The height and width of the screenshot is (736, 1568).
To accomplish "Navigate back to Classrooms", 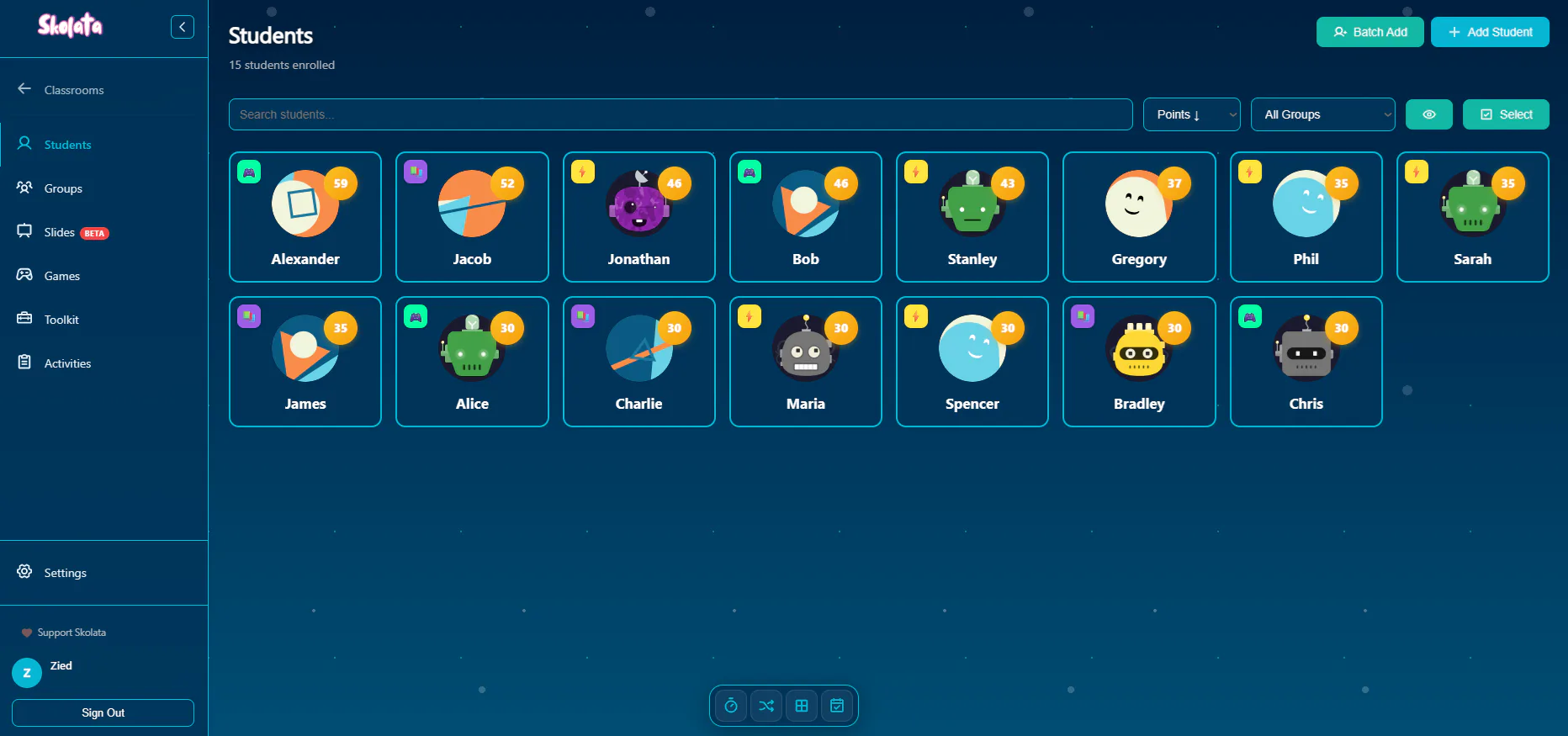I will click(x=74, y=90).
